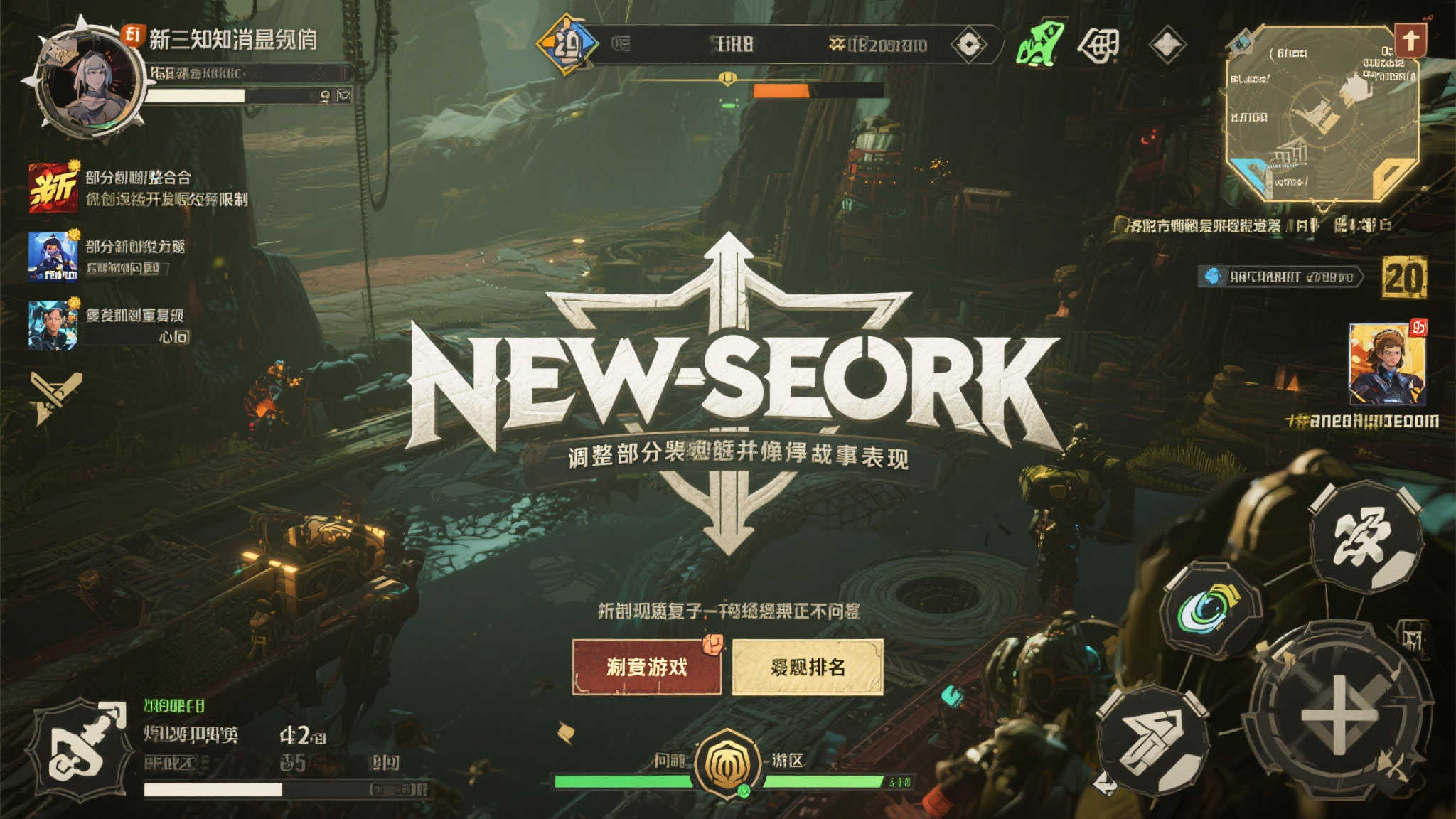Toggle the orange health bar indicator at top center
Viewport: 1456px width, 819px height.
point(782,90)
